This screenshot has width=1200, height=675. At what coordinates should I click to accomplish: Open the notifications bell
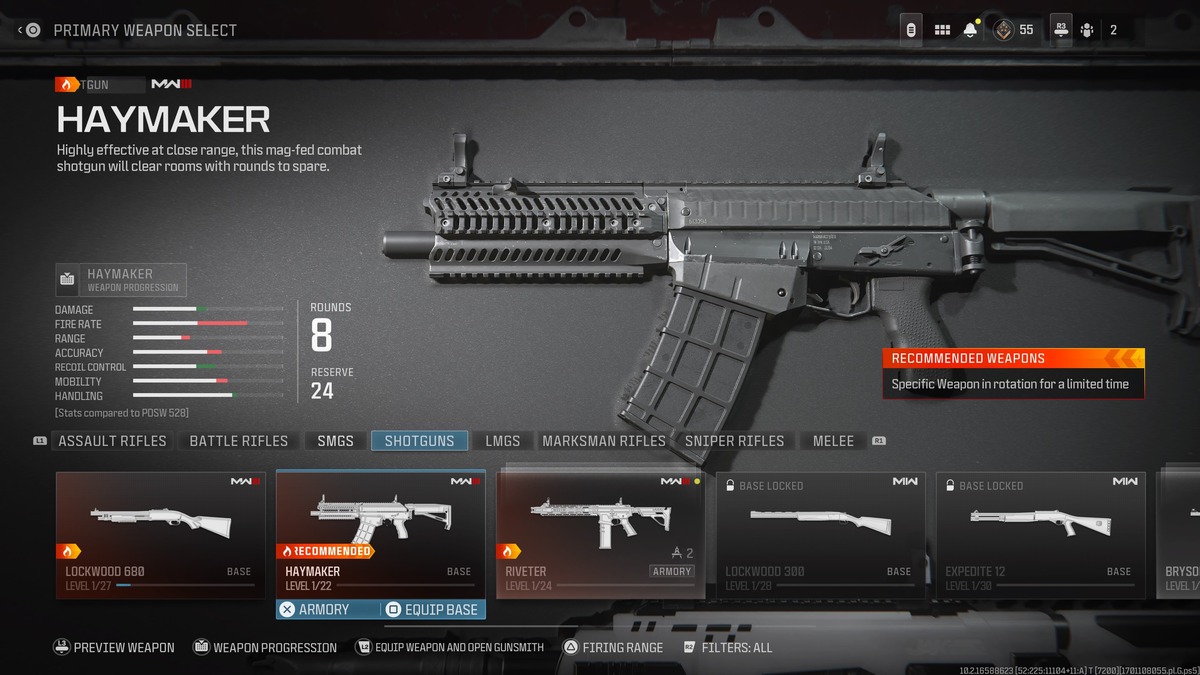tap(970, 30)
